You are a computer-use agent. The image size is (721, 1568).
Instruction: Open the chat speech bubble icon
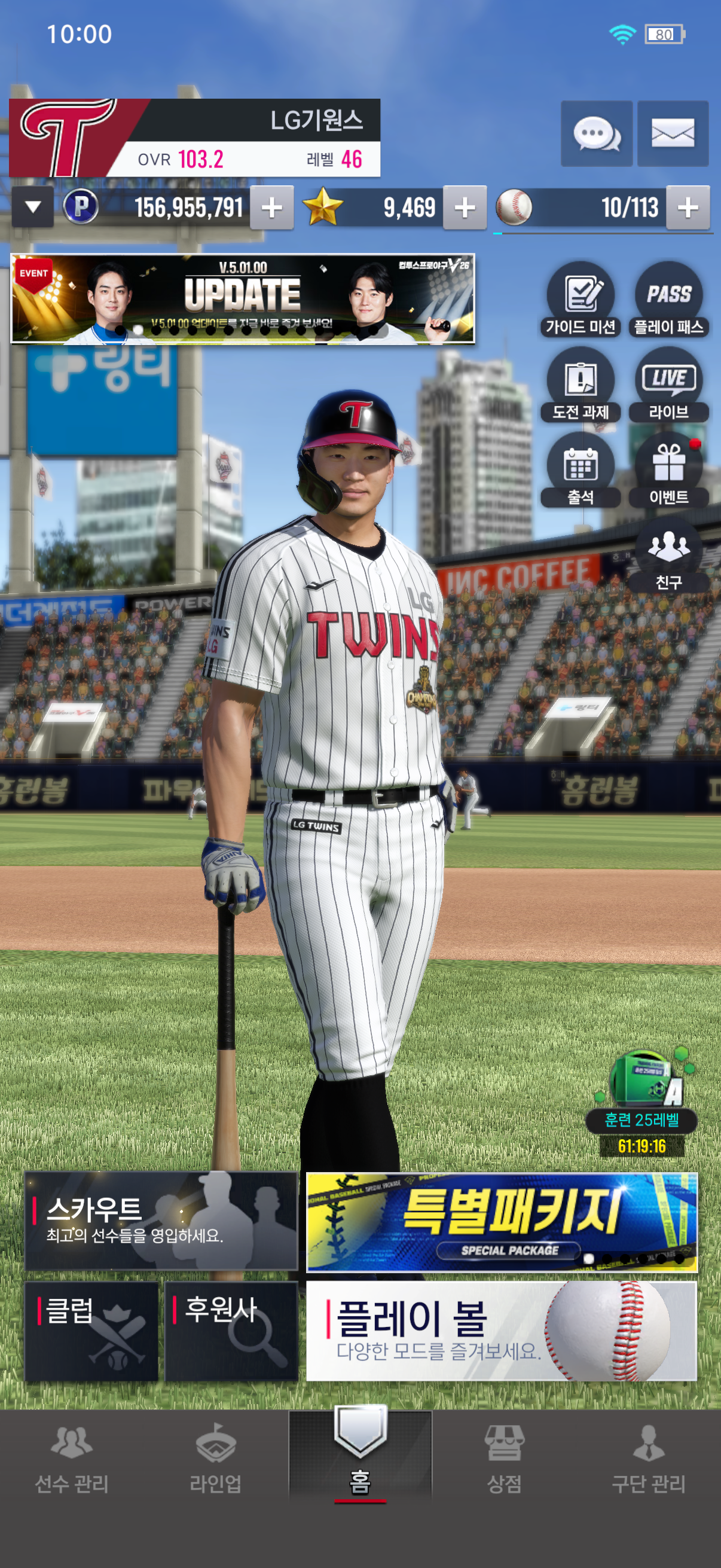click(x=596, y=134)
